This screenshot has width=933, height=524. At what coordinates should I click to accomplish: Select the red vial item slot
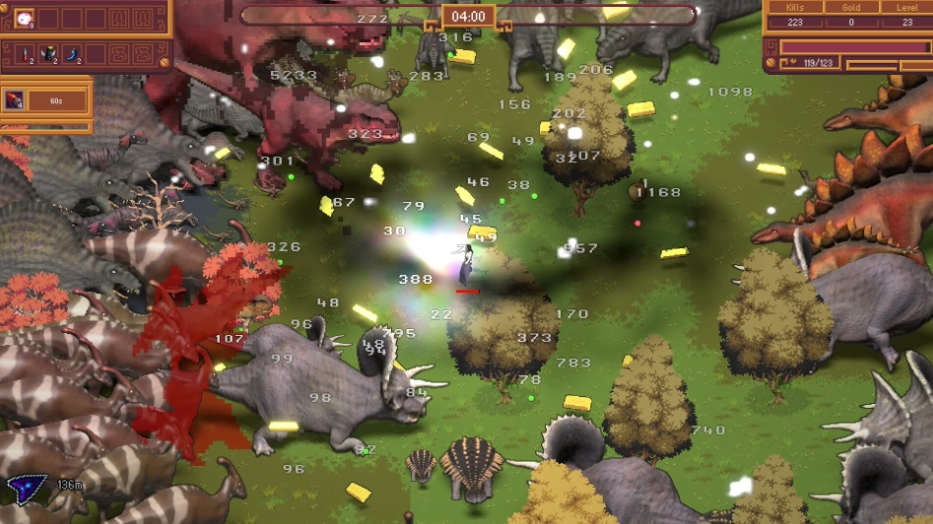[x=23, y=54]
